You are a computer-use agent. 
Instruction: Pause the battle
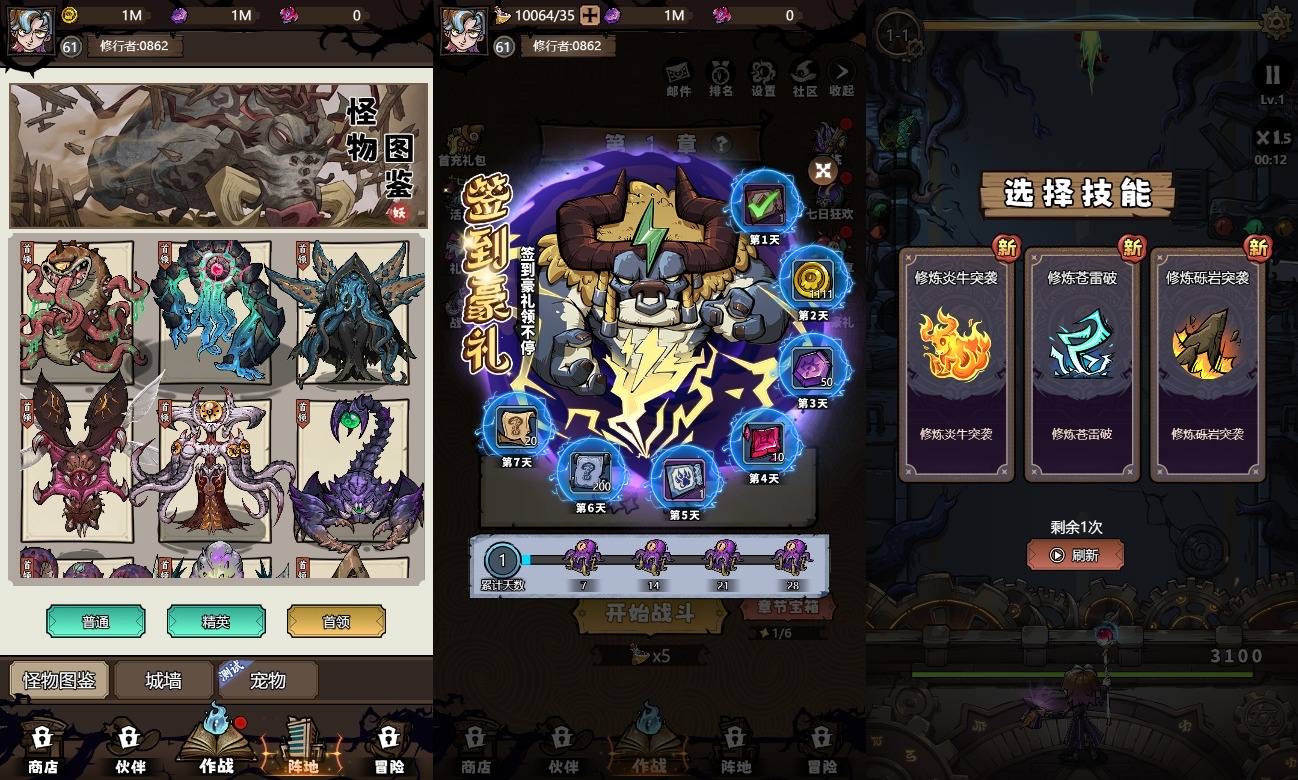pos(1272,75)
